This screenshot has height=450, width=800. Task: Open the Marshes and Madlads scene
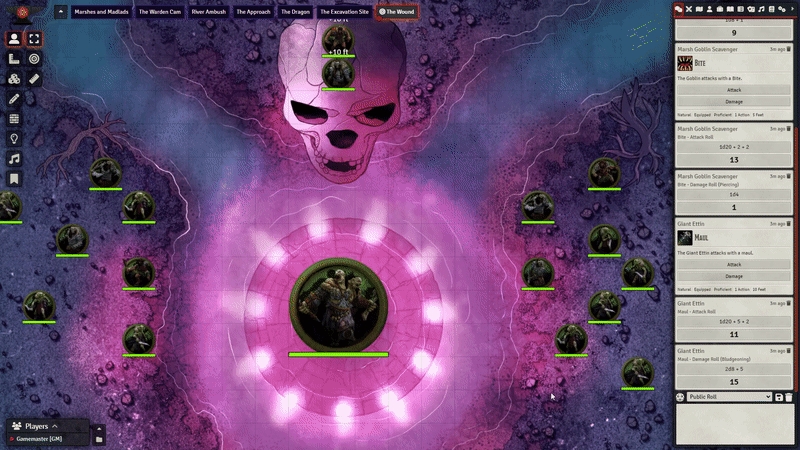click(x=101, y=12)
